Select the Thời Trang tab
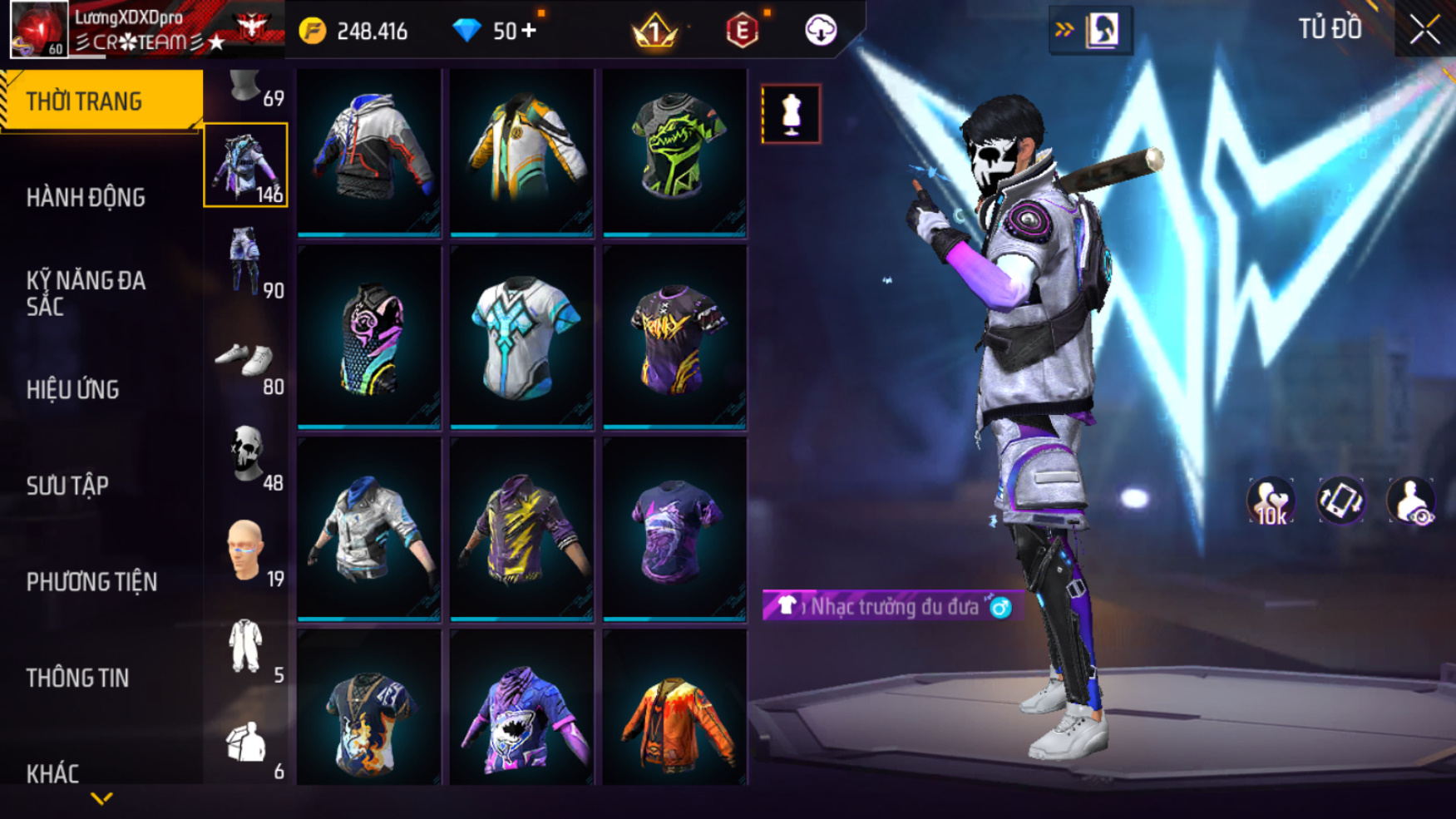The width and height of the screenshot is (1456, 819). (101, 101)
